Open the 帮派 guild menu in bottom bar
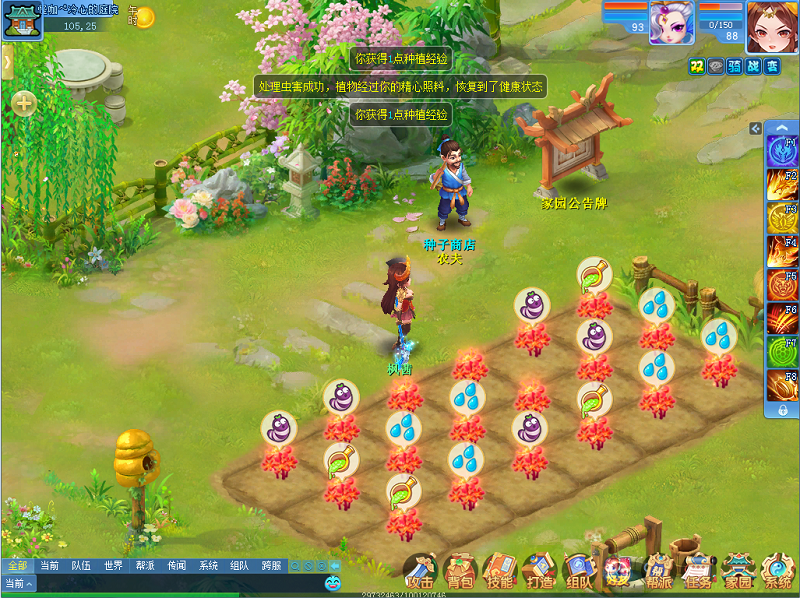800x598 pixels. pyautogui.click(x=658, y=572)
